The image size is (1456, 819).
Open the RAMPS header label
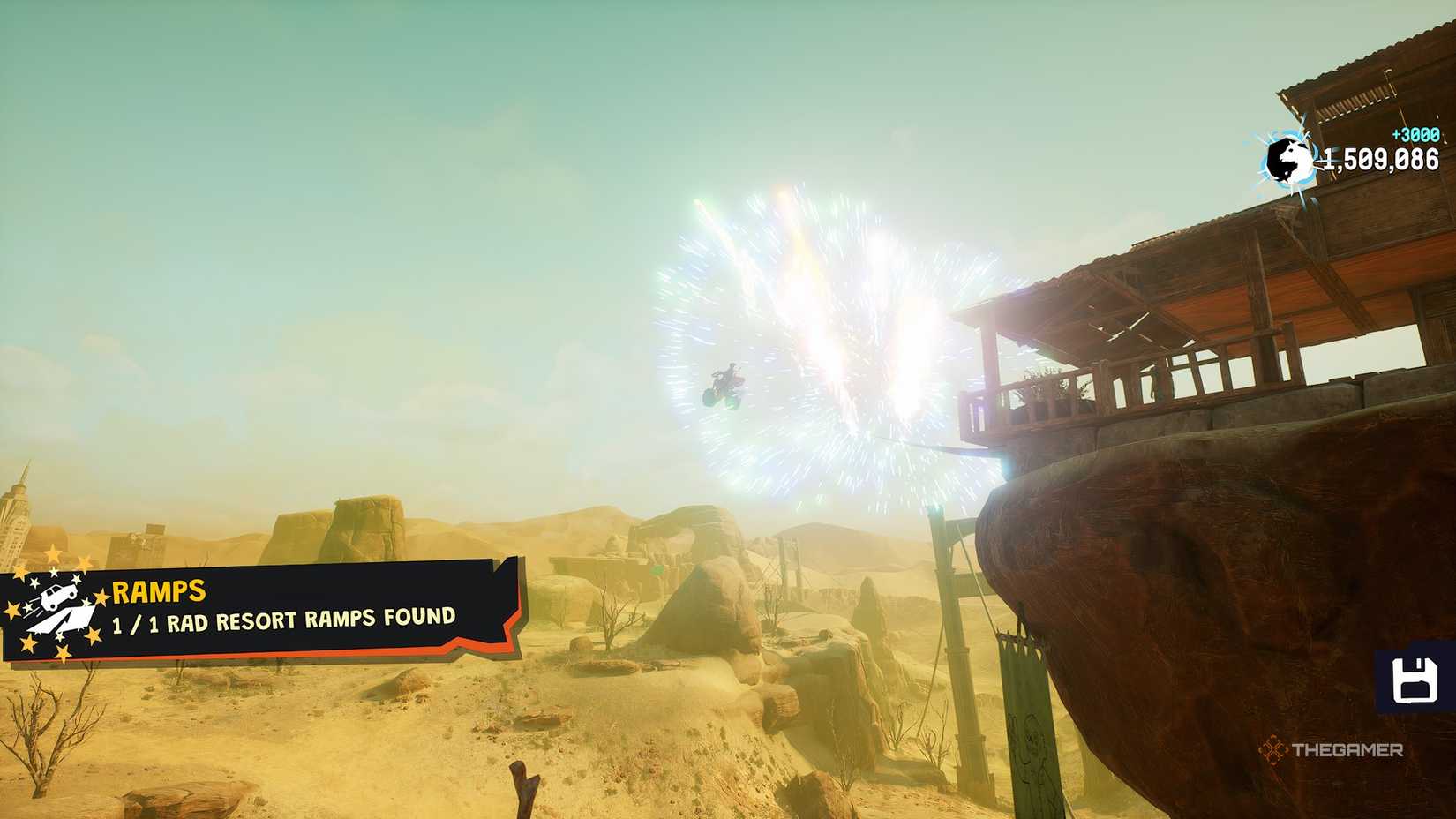tap(157, 591)
